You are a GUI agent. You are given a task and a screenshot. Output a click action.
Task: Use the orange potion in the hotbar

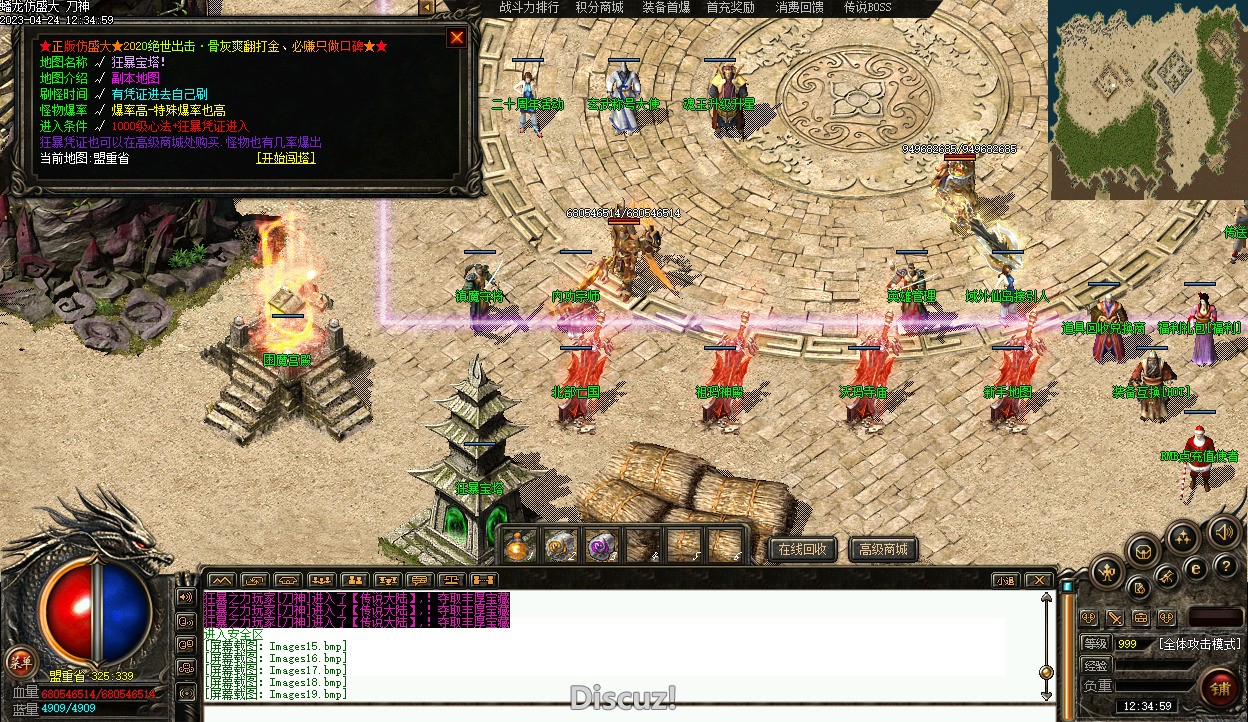(519, 546)
